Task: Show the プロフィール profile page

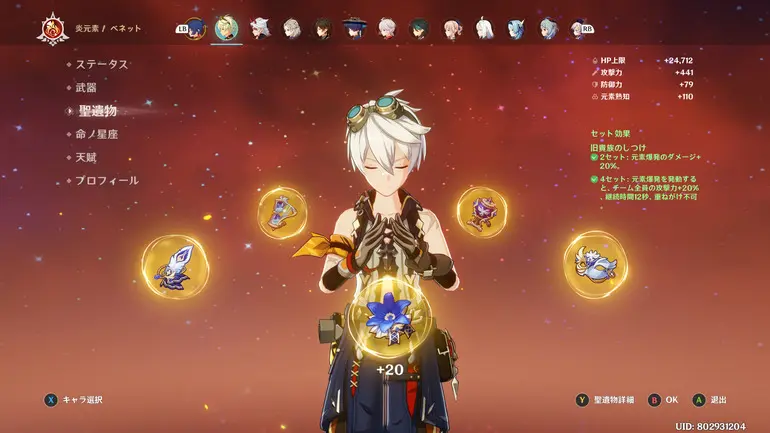Action: (x=107, y=180)
